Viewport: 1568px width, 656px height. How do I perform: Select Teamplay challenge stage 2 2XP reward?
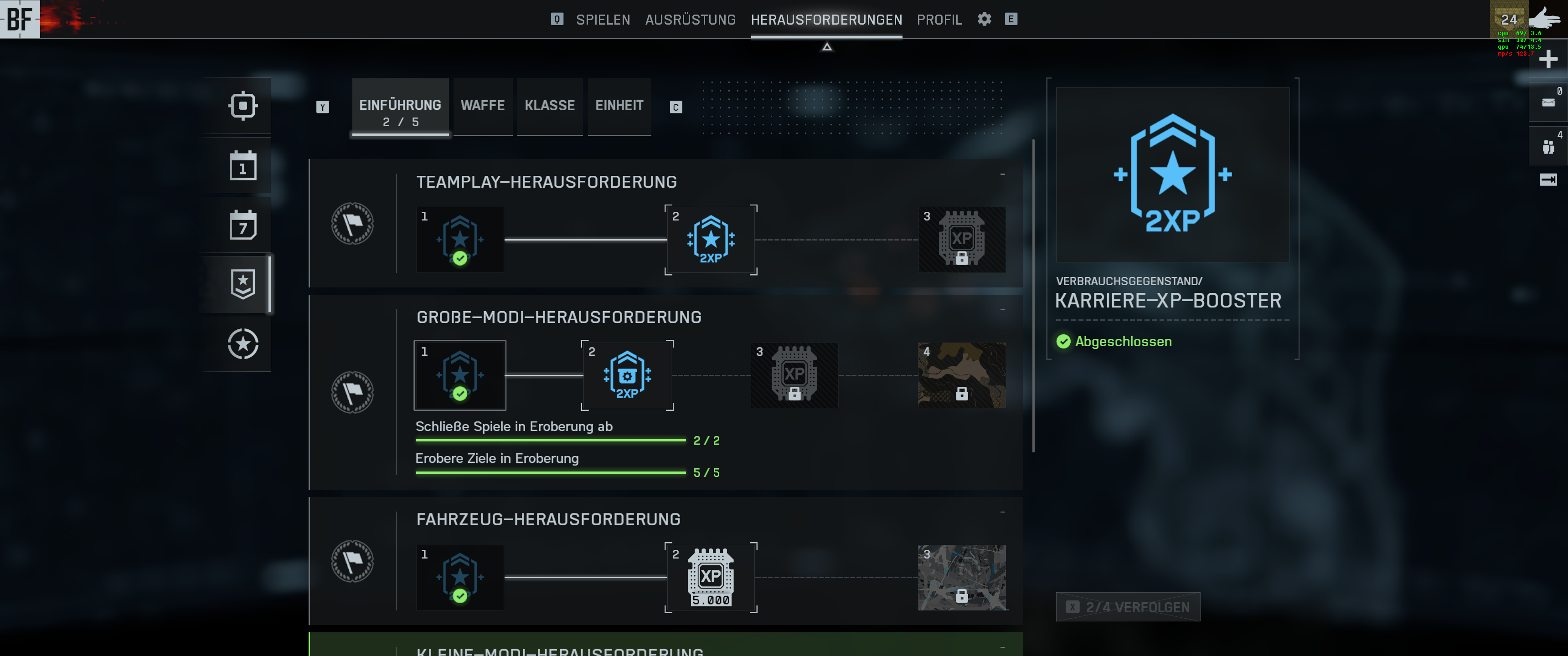pyautogui.click(x=710, y=240)
